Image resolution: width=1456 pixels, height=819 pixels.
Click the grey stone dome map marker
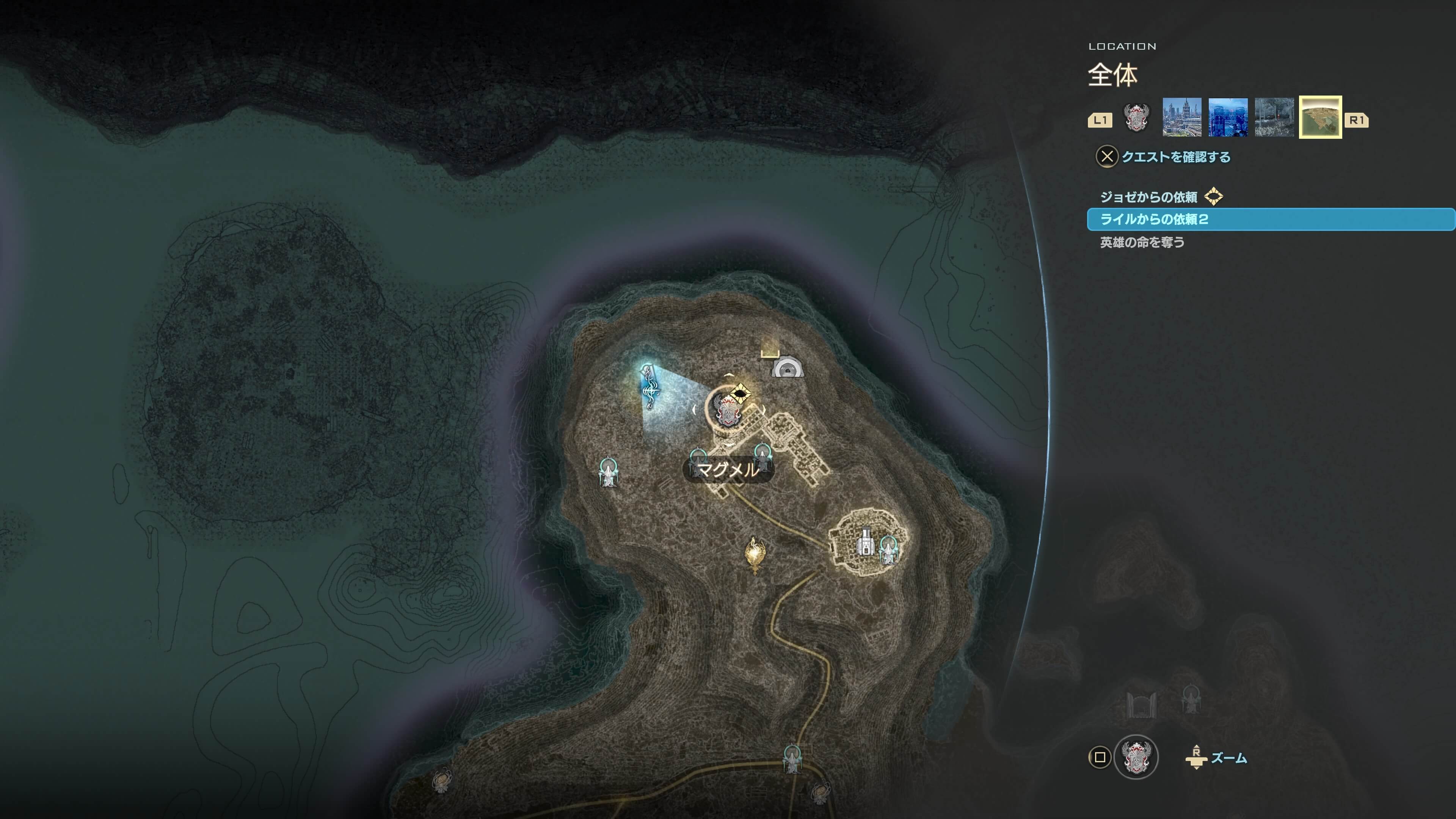click(x=788, y=368)
